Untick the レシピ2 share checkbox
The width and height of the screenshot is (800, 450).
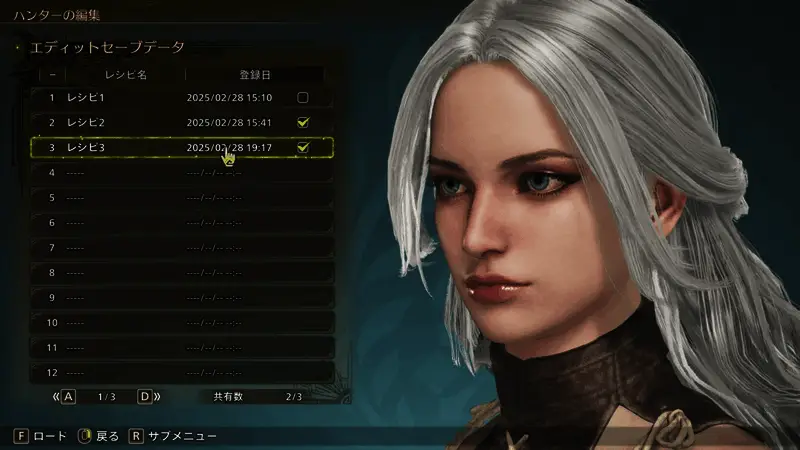[x=302, y=123]
